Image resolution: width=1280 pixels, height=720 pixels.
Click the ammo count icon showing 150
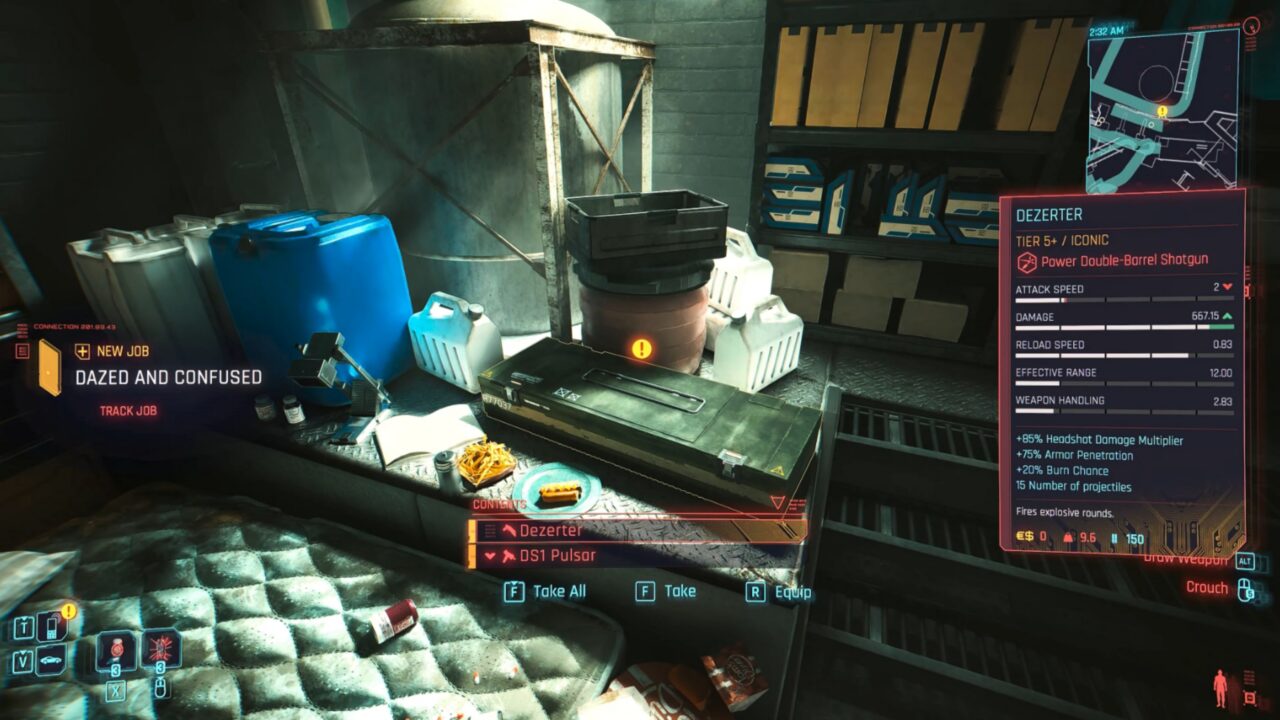1113,538
